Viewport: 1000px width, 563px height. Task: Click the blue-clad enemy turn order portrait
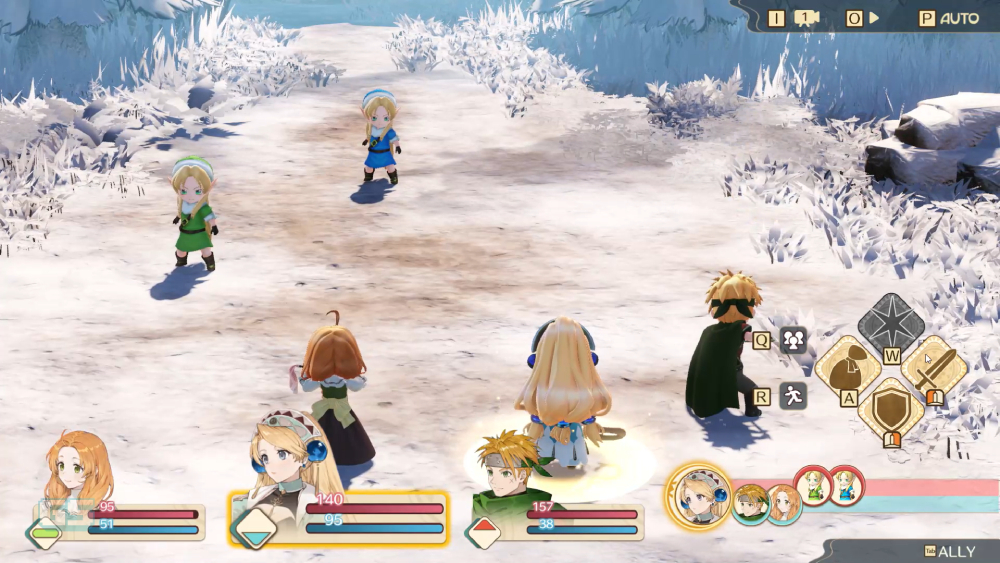(x=845, y=486)
